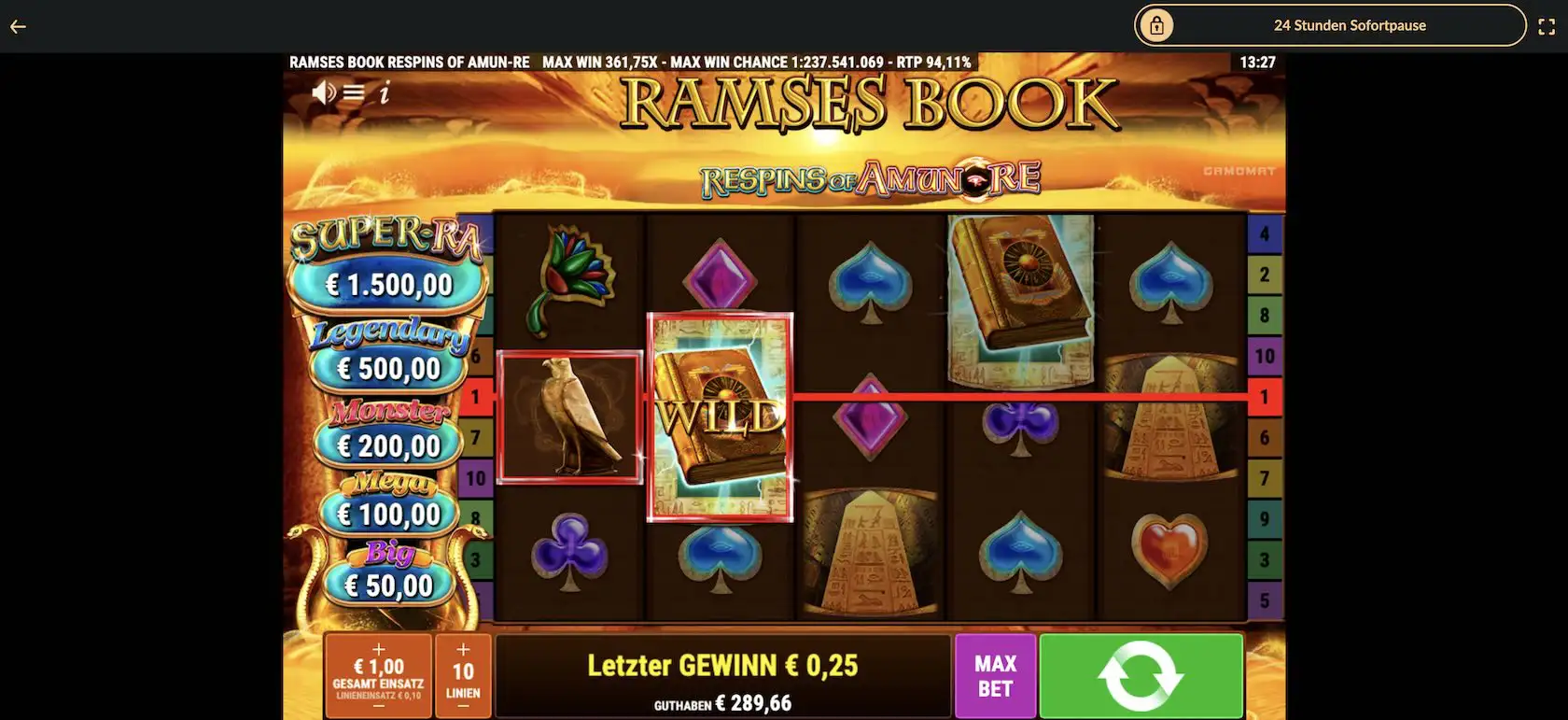1568x720 pixels.
Task: Increase the total bet with the plus
Action: (x=377, y=647)
